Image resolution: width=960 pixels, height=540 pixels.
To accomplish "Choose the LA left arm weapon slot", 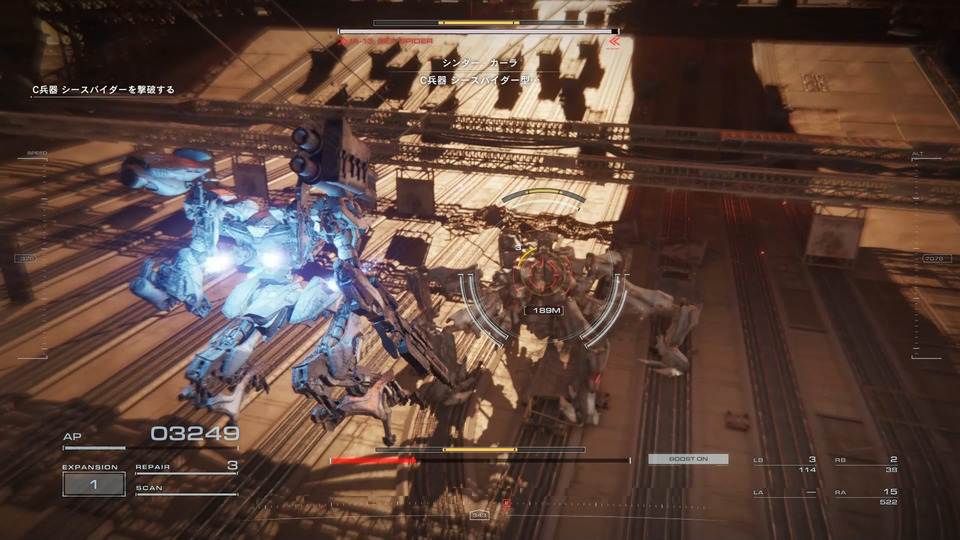I will click(785, 496).
